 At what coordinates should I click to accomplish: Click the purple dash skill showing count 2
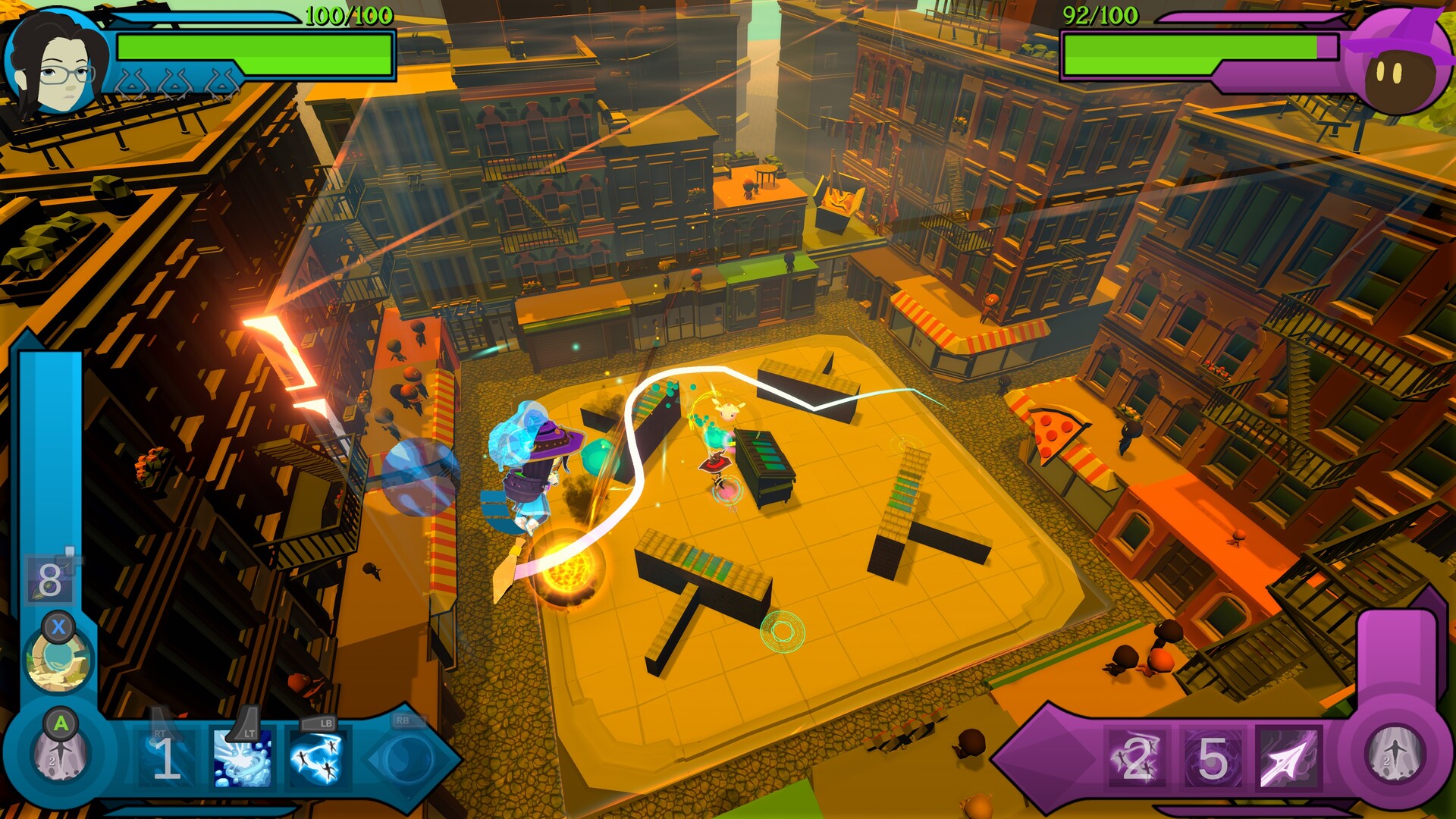coord(1135,758)
